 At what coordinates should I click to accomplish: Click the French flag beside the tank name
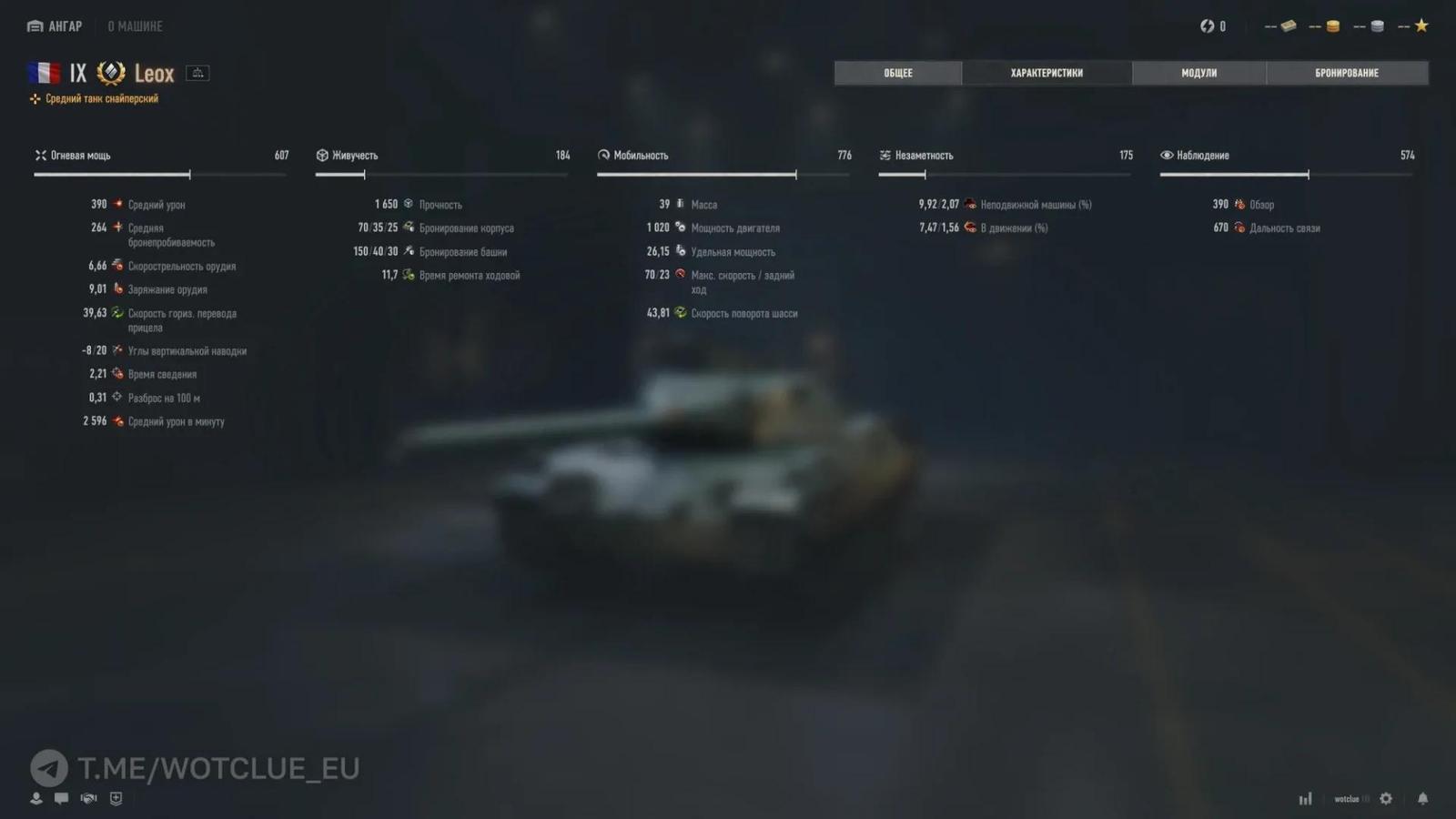(44, 72)
